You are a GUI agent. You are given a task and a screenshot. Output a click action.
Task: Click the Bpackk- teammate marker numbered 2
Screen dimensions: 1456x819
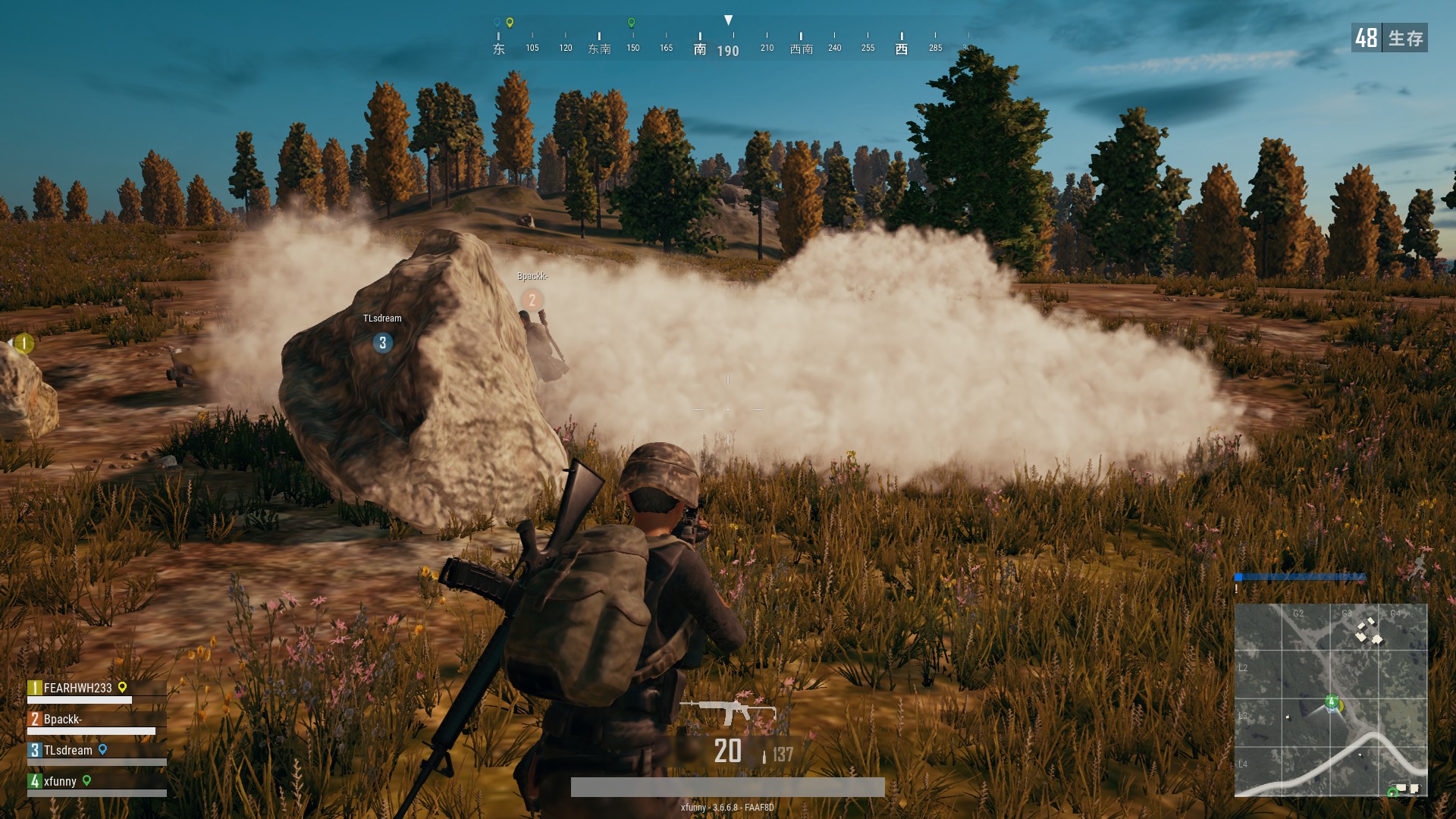532,300
